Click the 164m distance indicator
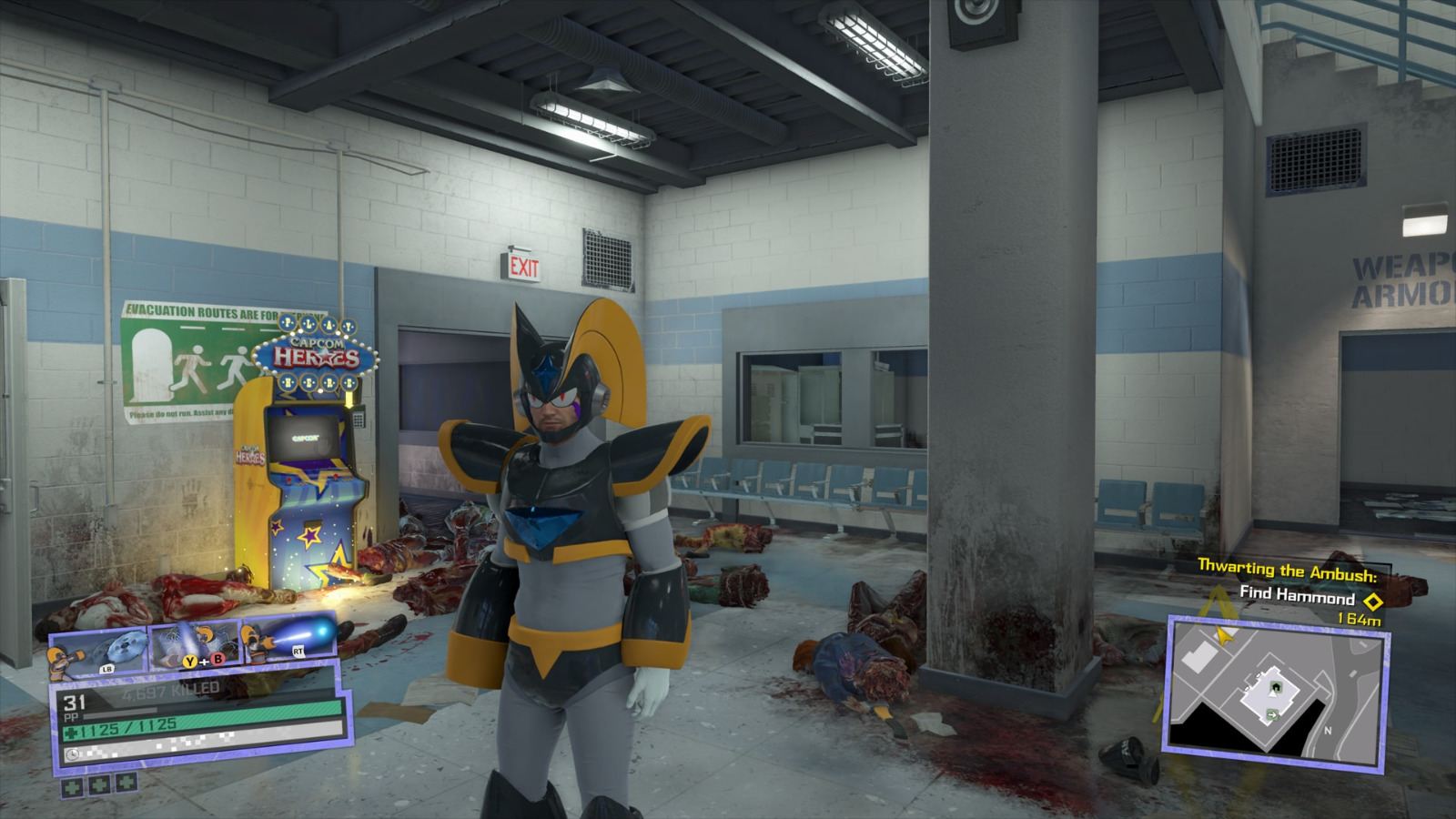This screenshot has height=819, width=1456. tap(1359, 620)
